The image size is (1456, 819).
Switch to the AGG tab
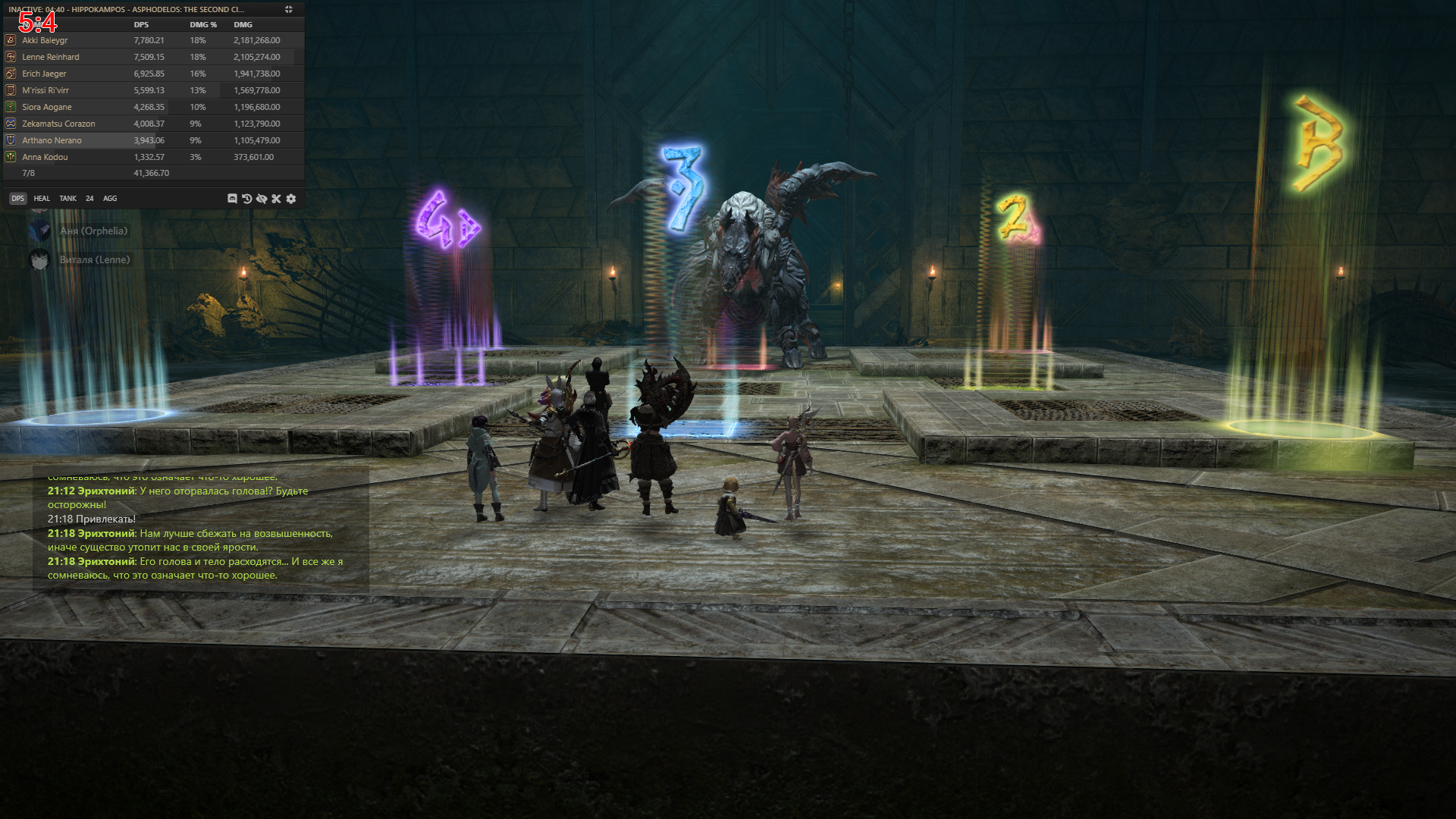[110, 199]
